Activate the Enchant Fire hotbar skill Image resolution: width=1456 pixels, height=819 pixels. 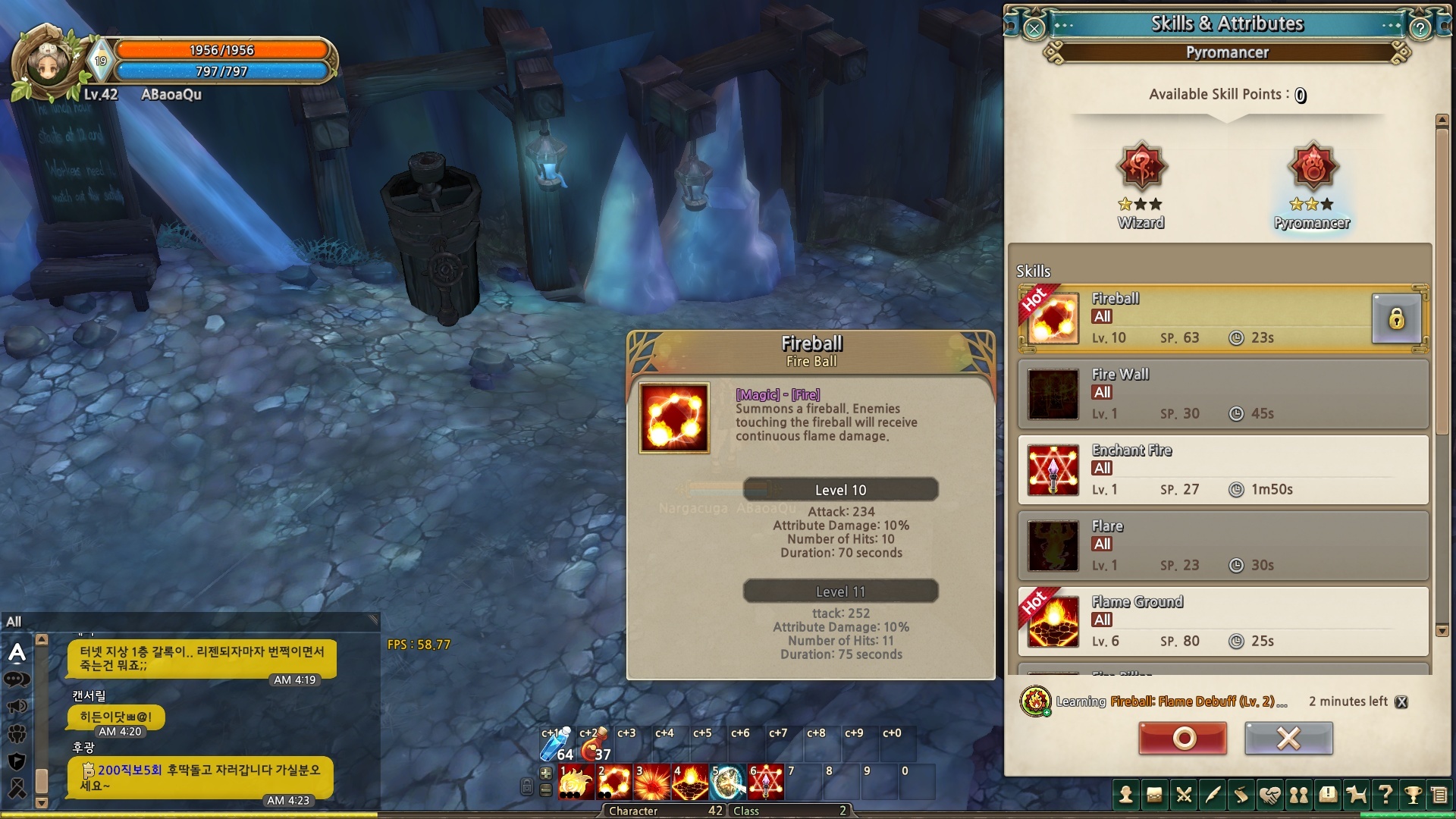point(766,783)
